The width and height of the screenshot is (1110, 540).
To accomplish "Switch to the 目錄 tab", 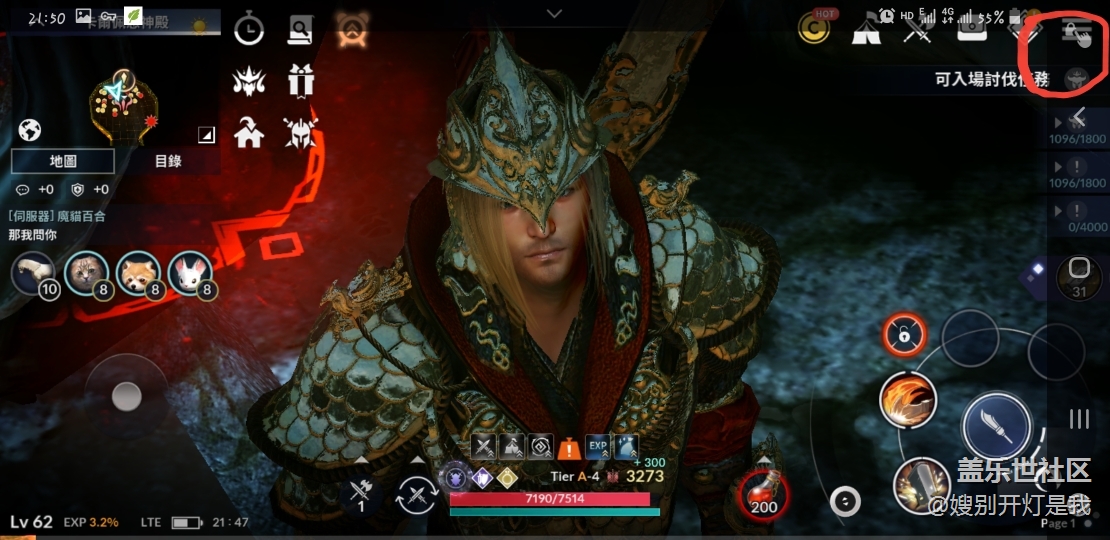I will pyautogui.click(x=168, y=161).
